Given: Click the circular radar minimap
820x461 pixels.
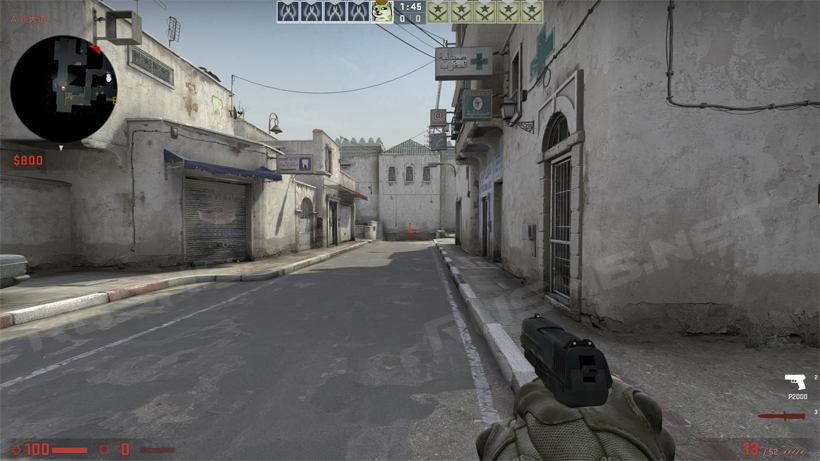Looking at the screenshot, I should tap(63, 88).
